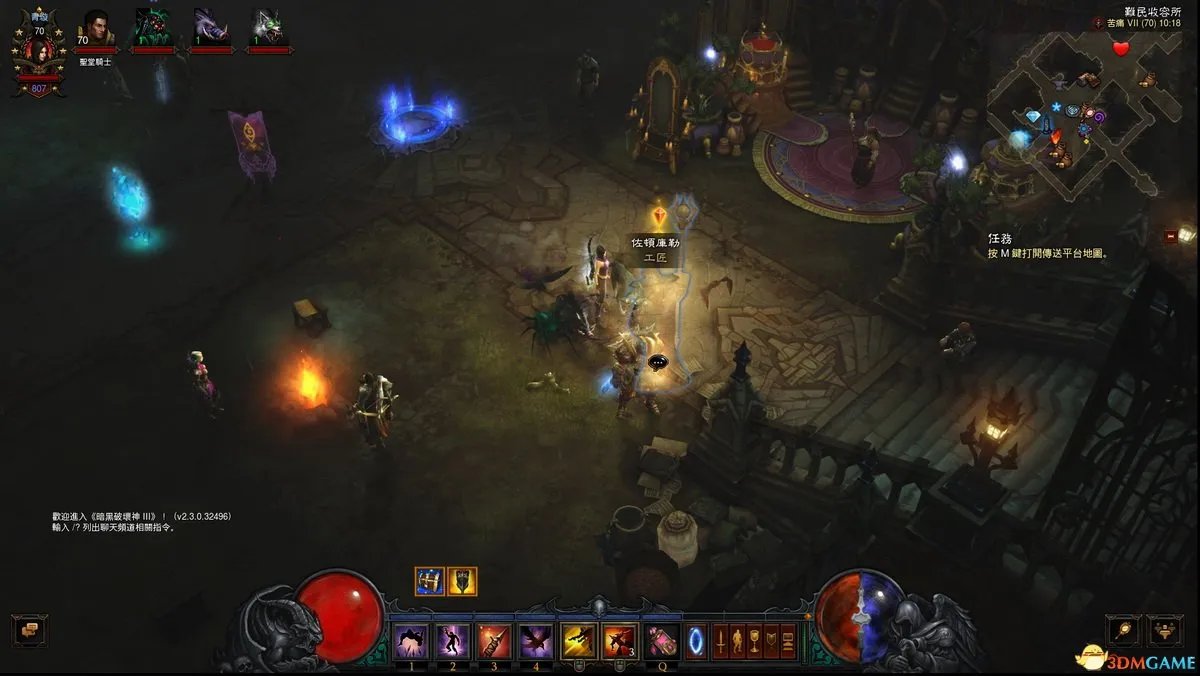Open the social friends list button
1200x676 pixels.
(x=1165, y=629)
